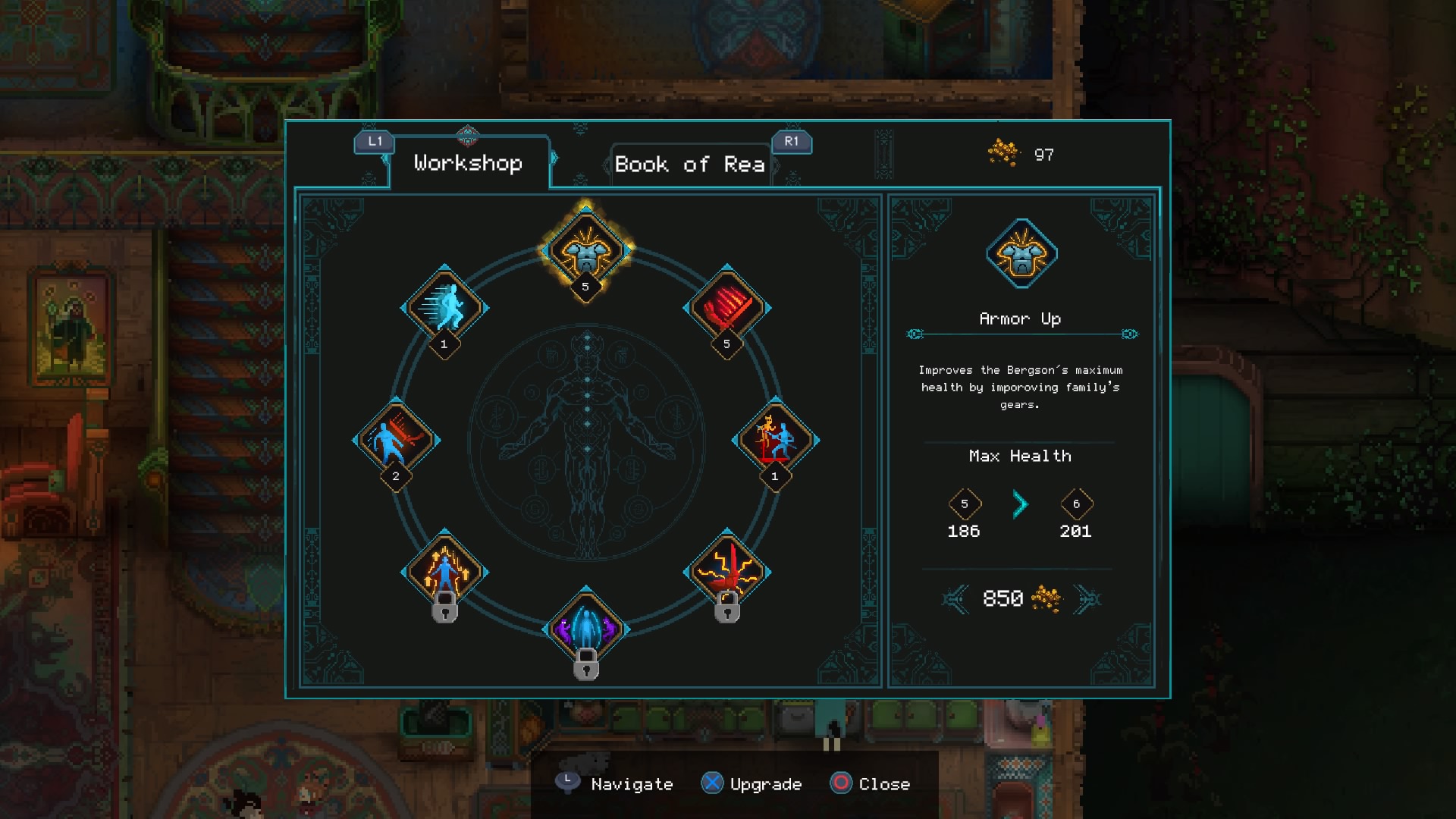Open the Book of Rea tab
Viewport: 1456px width, 819px height.
point(689,165)
